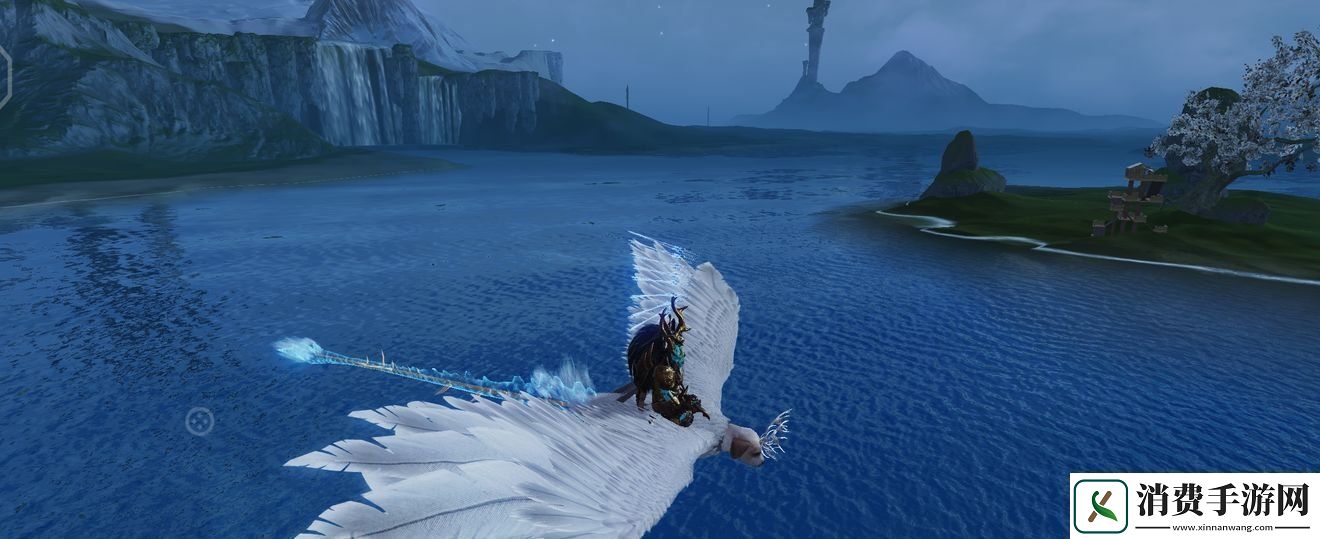The image size is (1320, 539).
Task: Open the 消费手游网 watermark link
Action: (x=1194, y=505)
